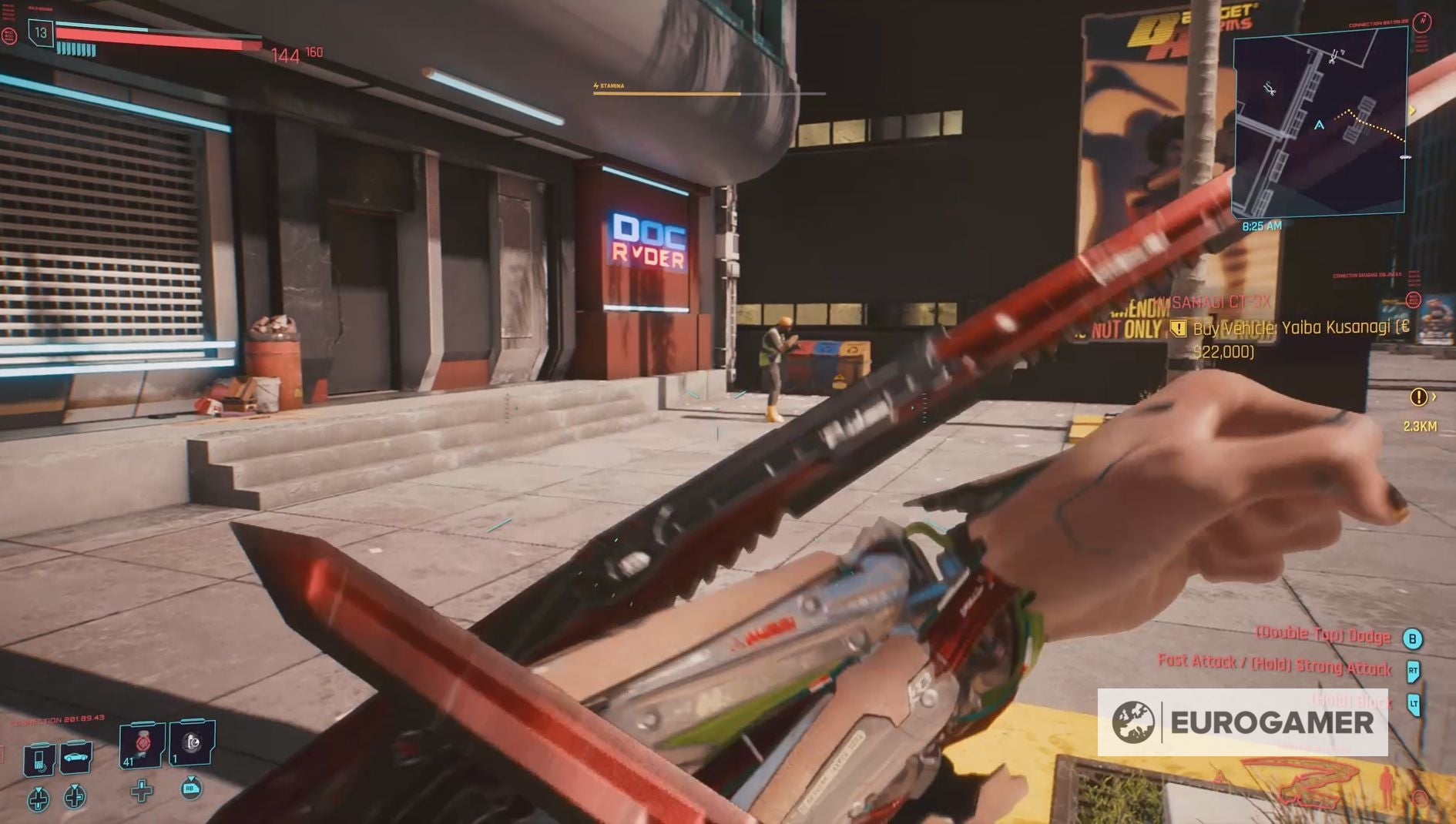Image resolution: width=1456 pixels, height=824 pixels.
Task: Click the yellow quest marker icon near Buy Vehicle
Action: click(x=1179, y=330)
